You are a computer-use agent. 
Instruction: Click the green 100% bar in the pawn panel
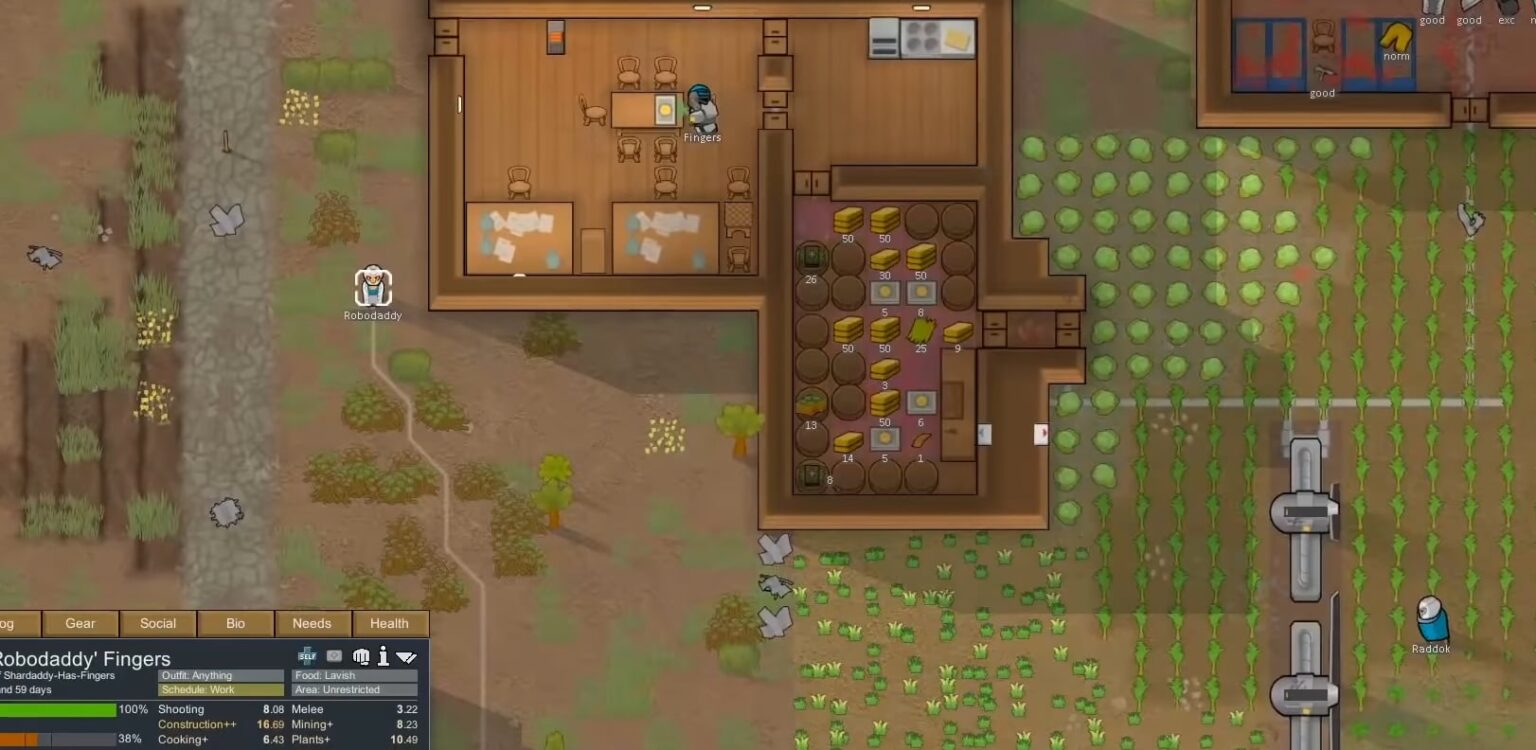pyautogui.click(x=60, y=709)
